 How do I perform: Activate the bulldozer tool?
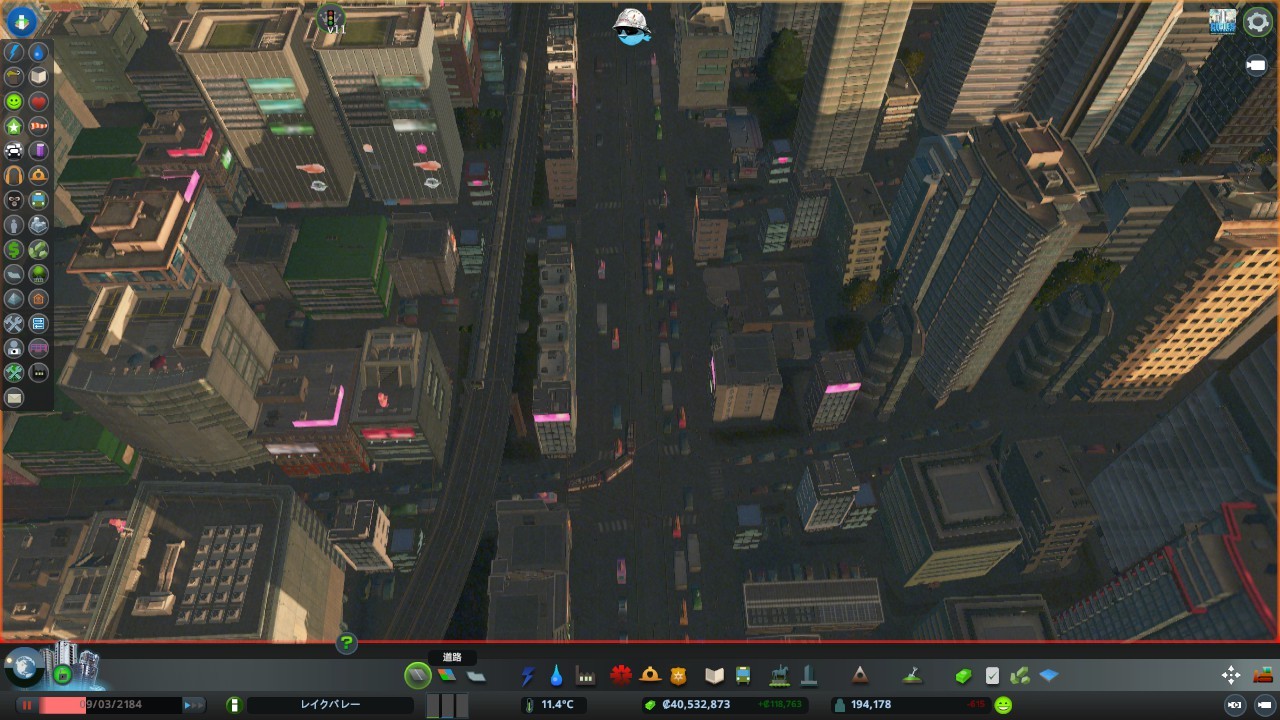coord(1263,676)
